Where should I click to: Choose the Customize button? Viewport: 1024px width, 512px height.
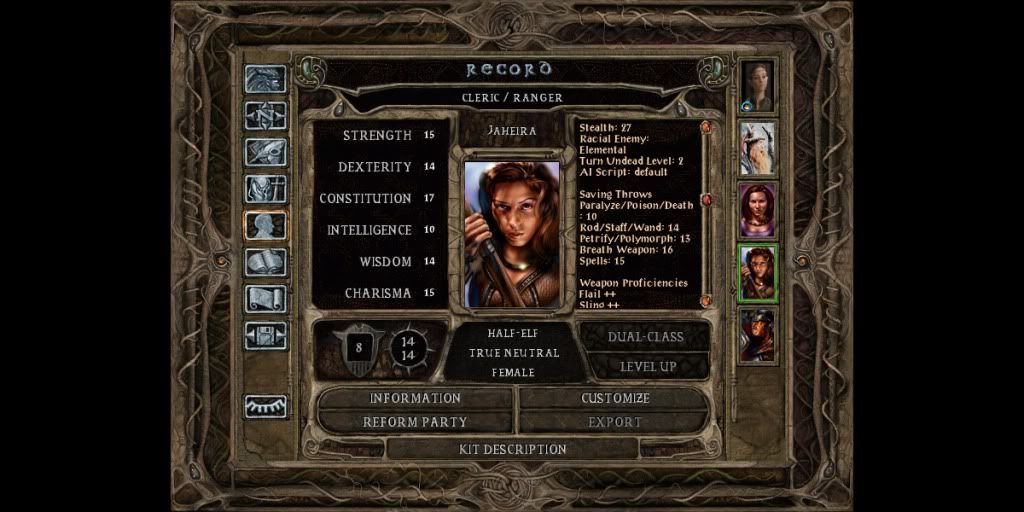[x=615, y=398]
